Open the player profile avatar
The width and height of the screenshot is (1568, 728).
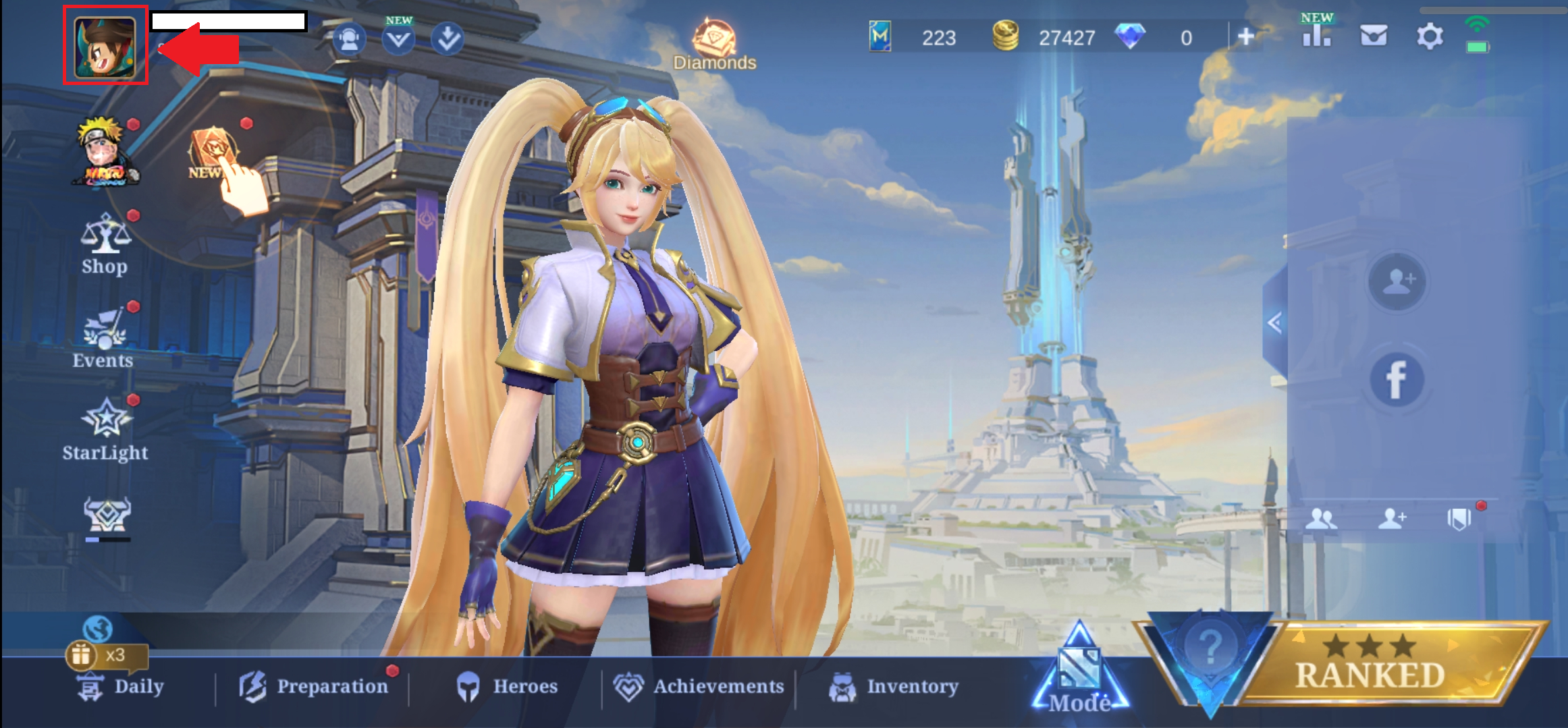pyautogui.click(x=105, y=47)
